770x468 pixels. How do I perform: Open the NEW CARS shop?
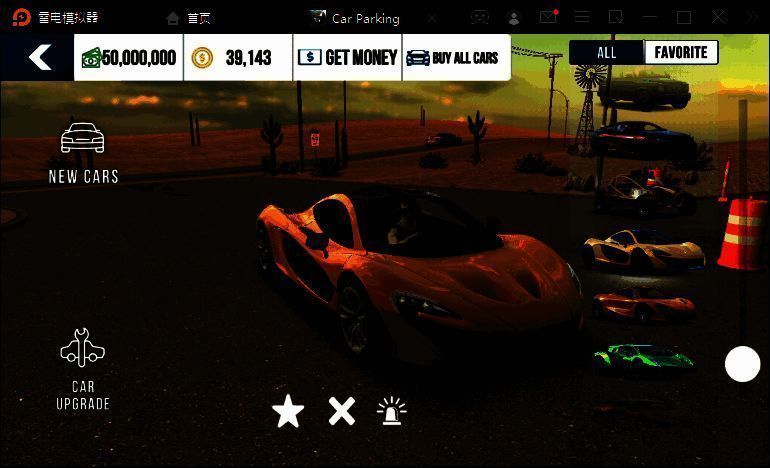click(x=83, y=154)
